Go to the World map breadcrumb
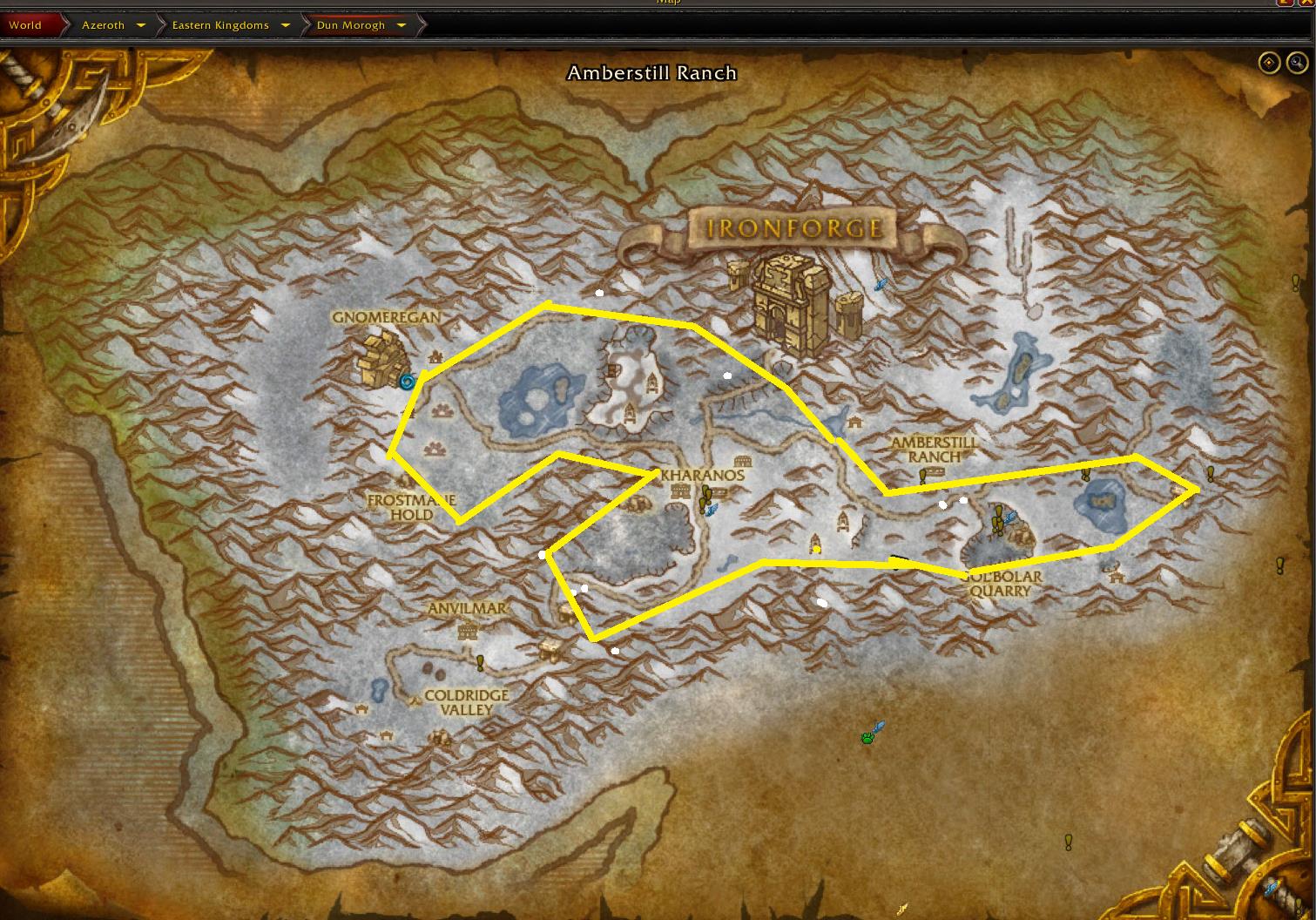Image resolution: width=1316 pixels, height=920 pixels. tap(26, 25)
